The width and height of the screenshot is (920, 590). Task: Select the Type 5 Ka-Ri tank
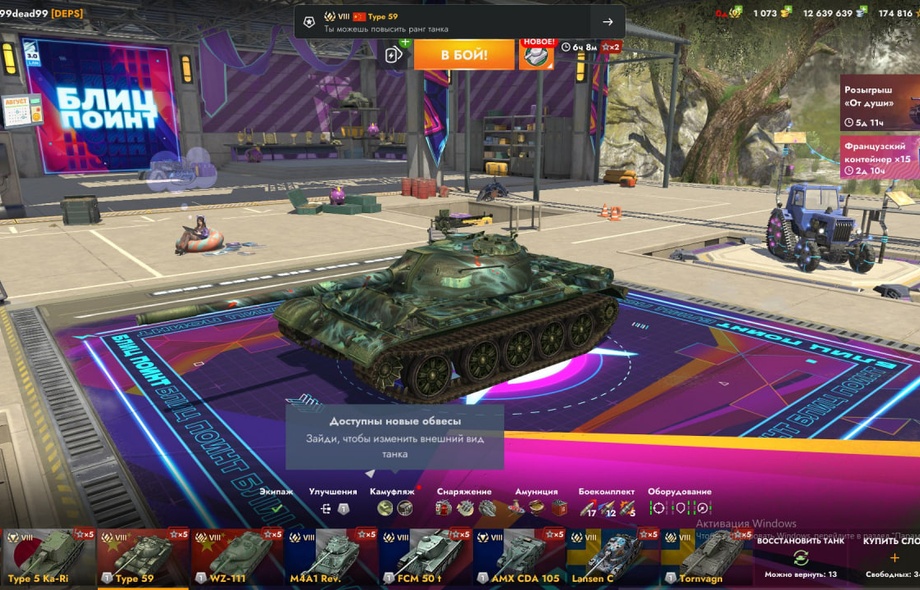coord(48,558)
